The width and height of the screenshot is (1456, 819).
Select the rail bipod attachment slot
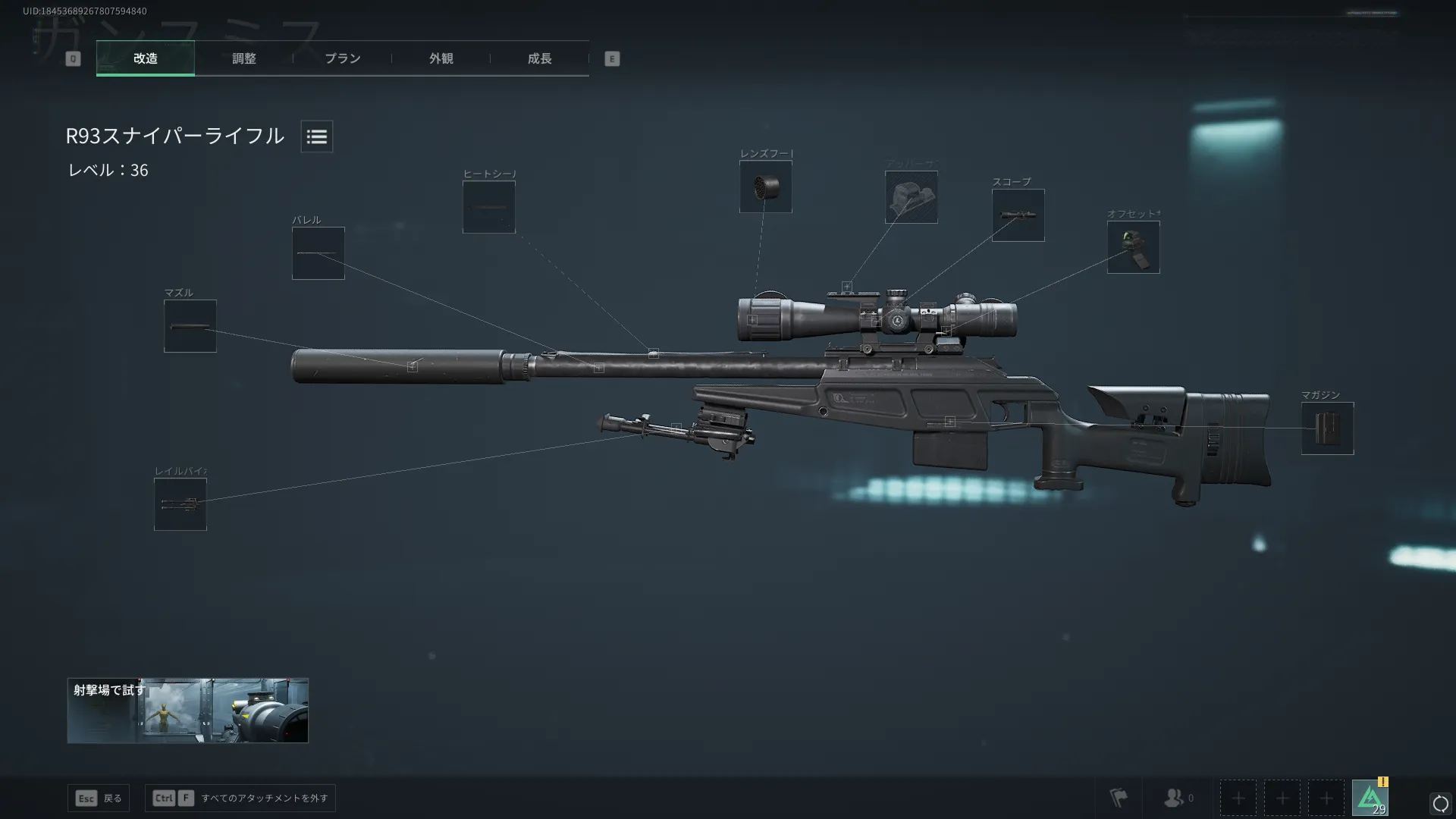tap(180, 504)
